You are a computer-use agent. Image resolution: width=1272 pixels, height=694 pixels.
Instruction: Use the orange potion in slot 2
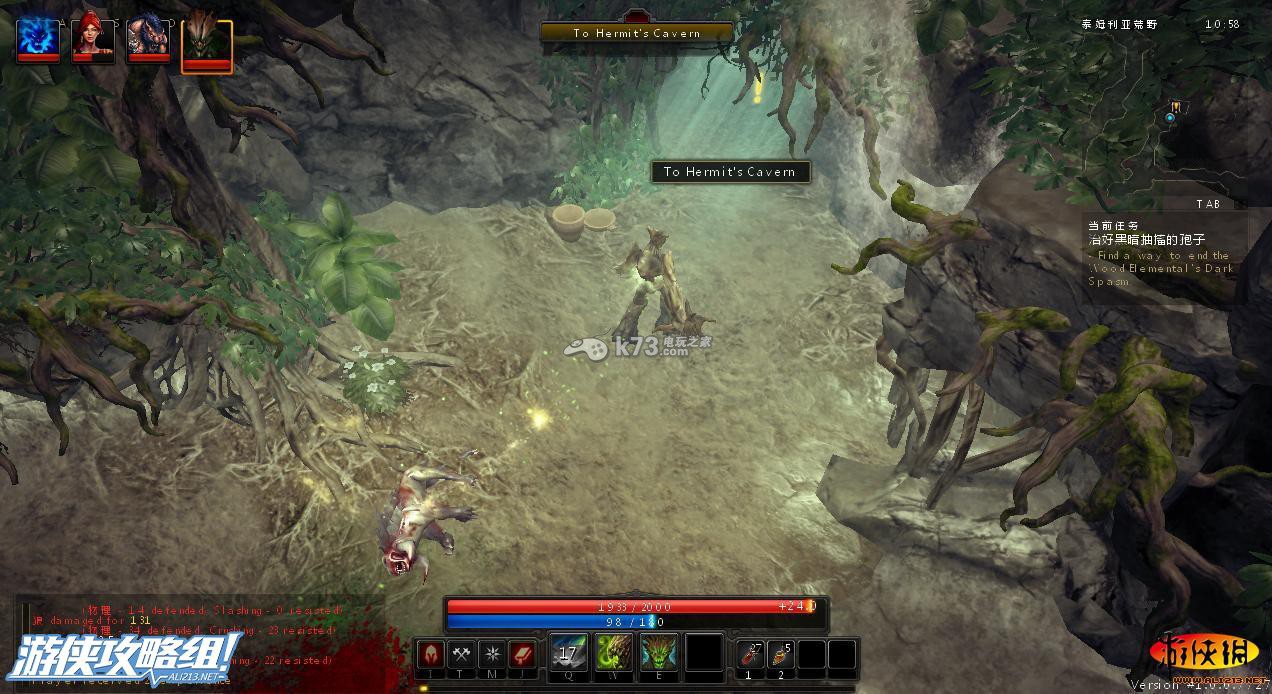(x=781, y=655)
